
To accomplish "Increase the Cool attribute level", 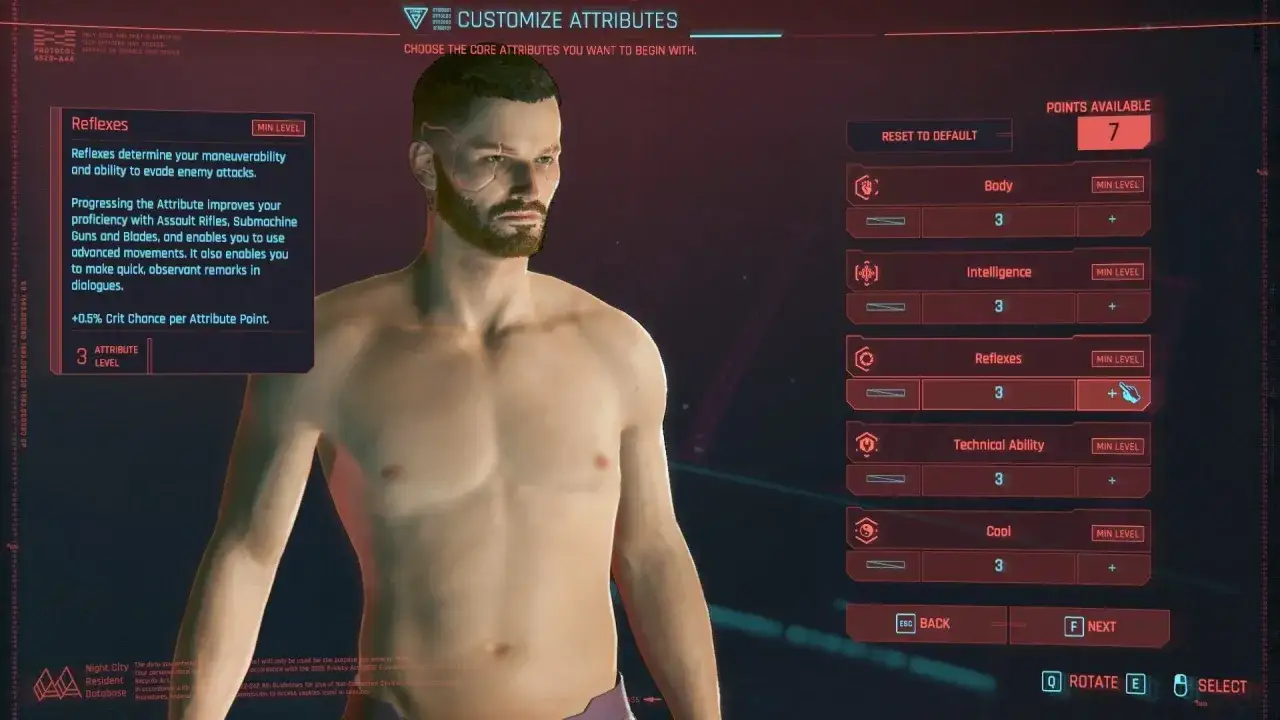I will 1113,566.
